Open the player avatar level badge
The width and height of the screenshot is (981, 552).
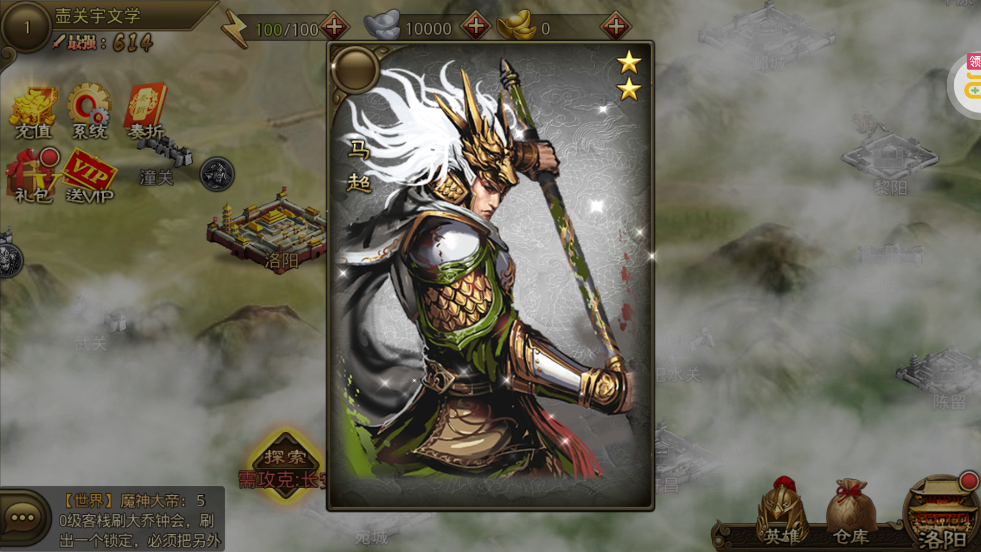[x=25, y=28]
